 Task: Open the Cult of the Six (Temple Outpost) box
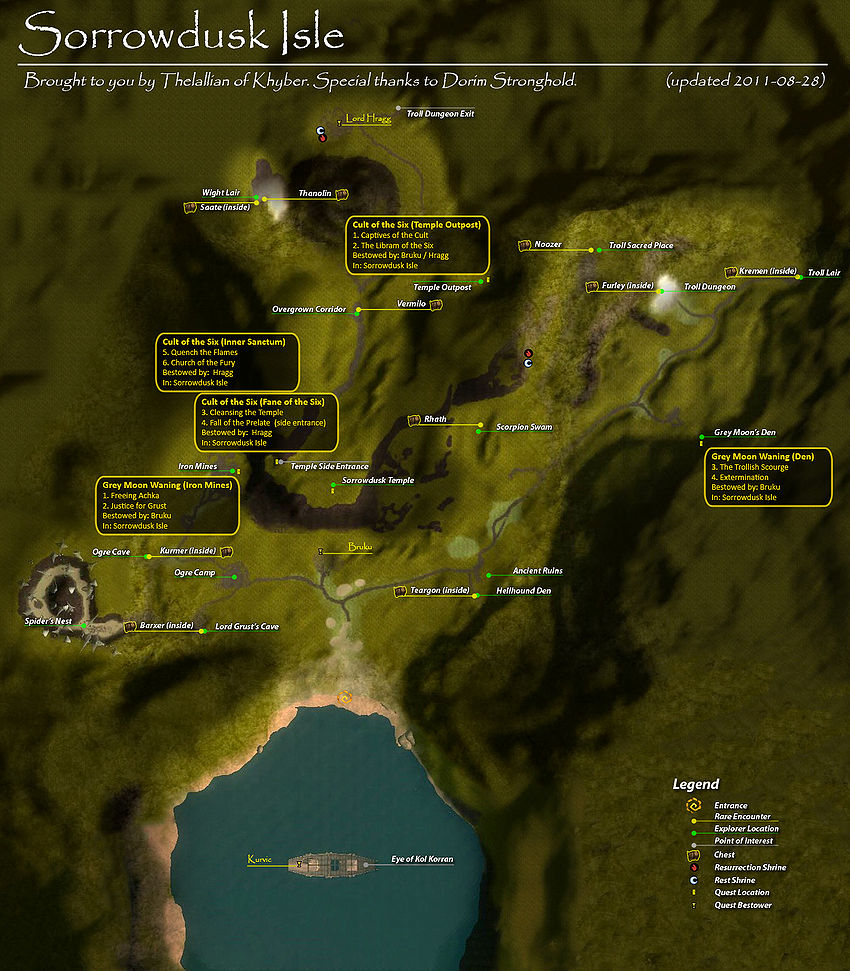(x=418, y=245)
